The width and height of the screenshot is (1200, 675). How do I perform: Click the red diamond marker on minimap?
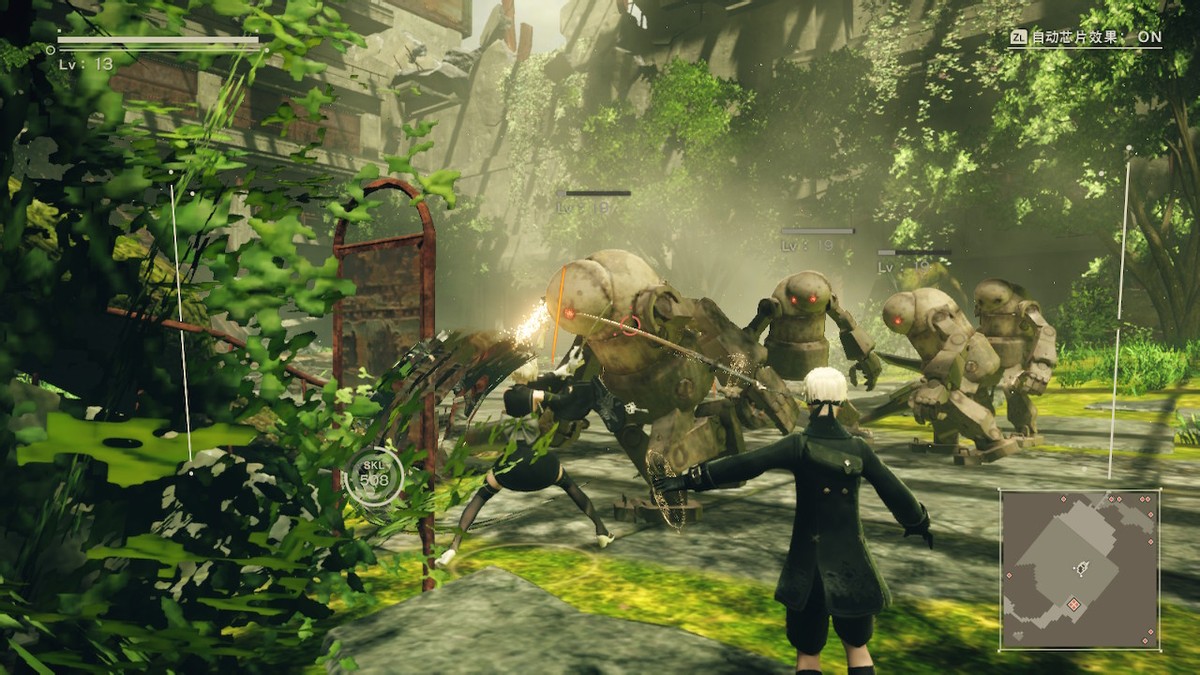click(x=1073, y=604)
